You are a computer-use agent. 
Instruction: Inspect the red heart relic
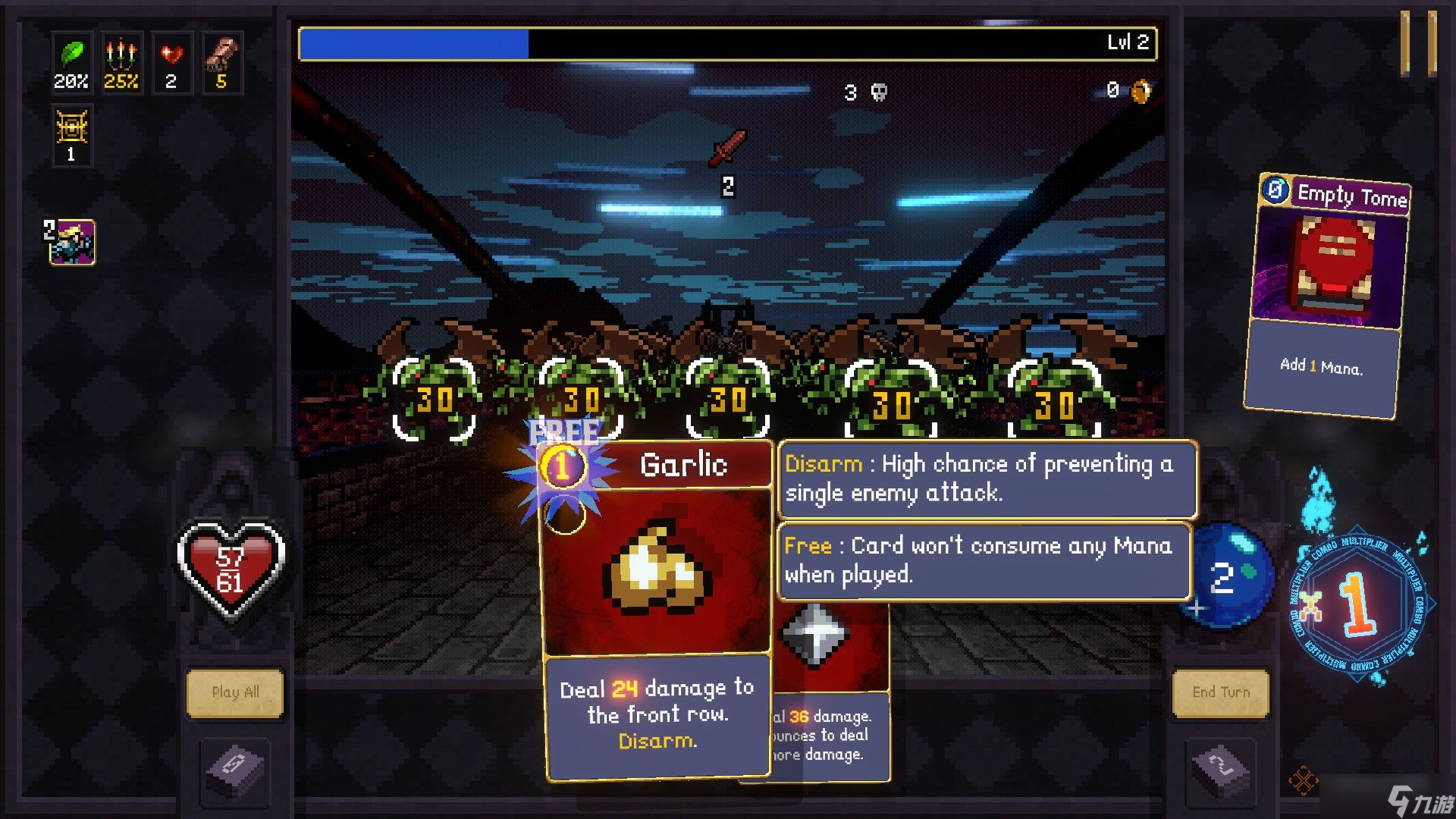point(171,62)
